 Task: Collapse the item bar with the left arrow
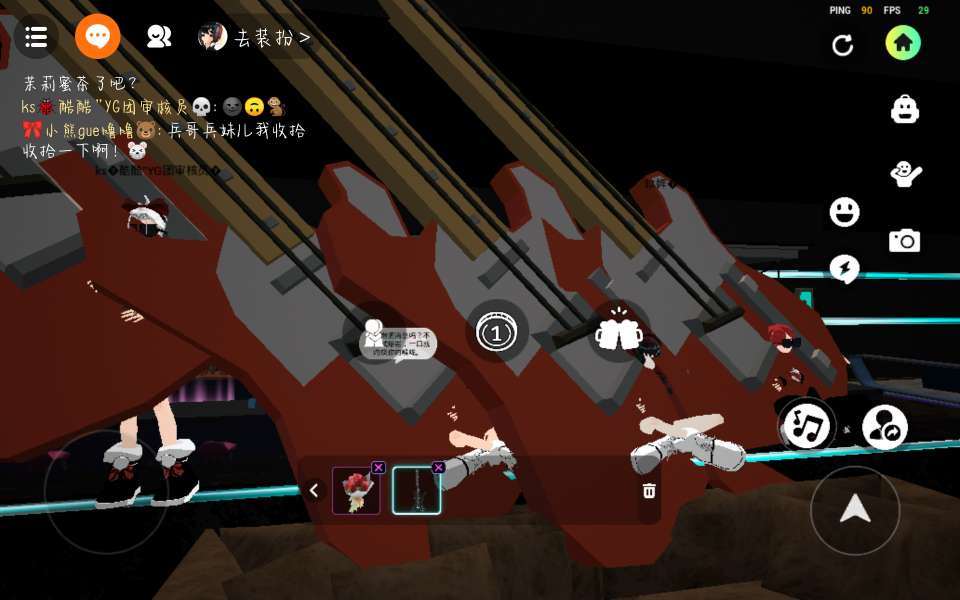(314, 490)
